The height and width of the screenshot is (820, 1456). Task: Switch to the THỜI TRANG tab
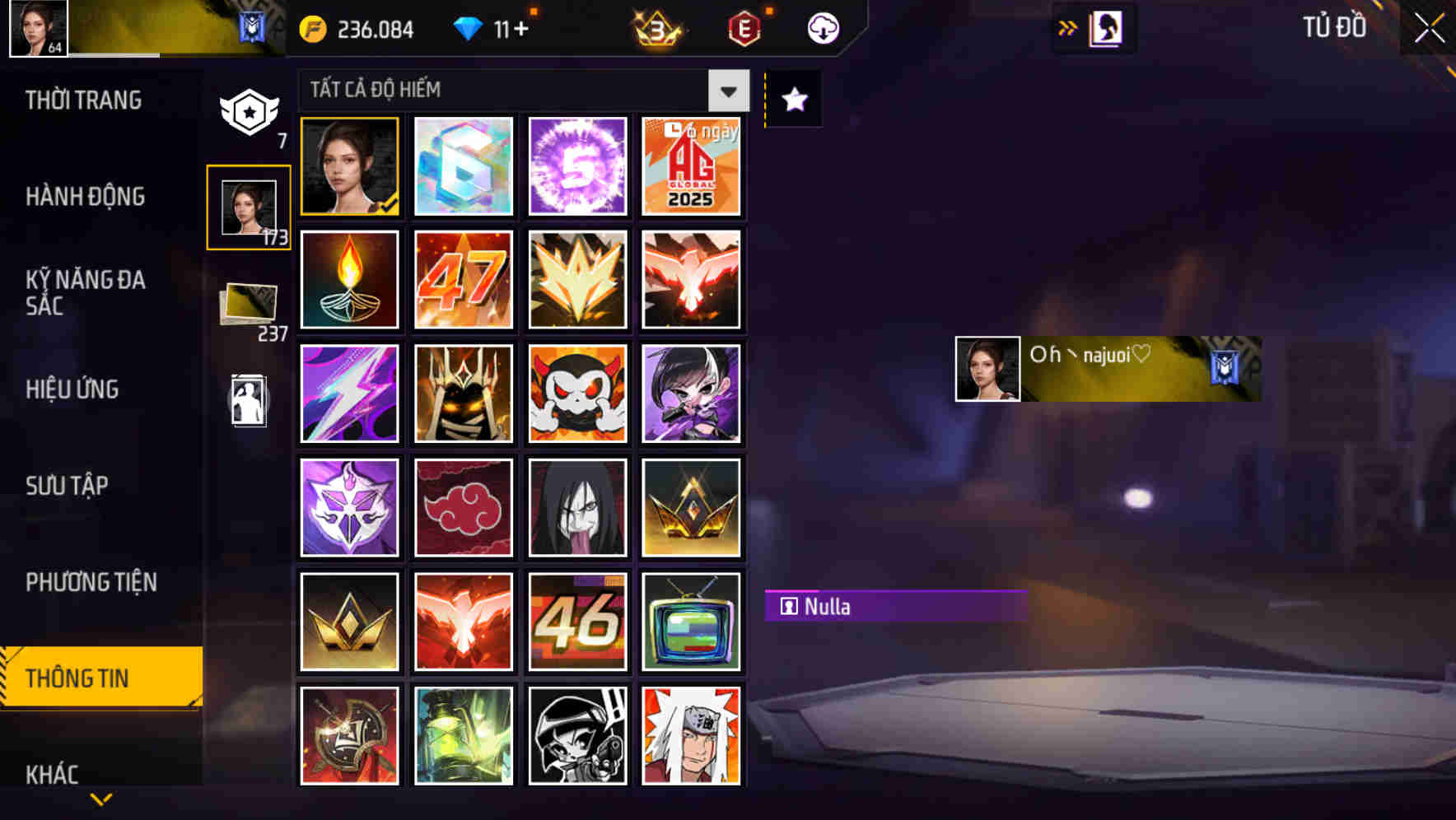(x=82, y=100)
